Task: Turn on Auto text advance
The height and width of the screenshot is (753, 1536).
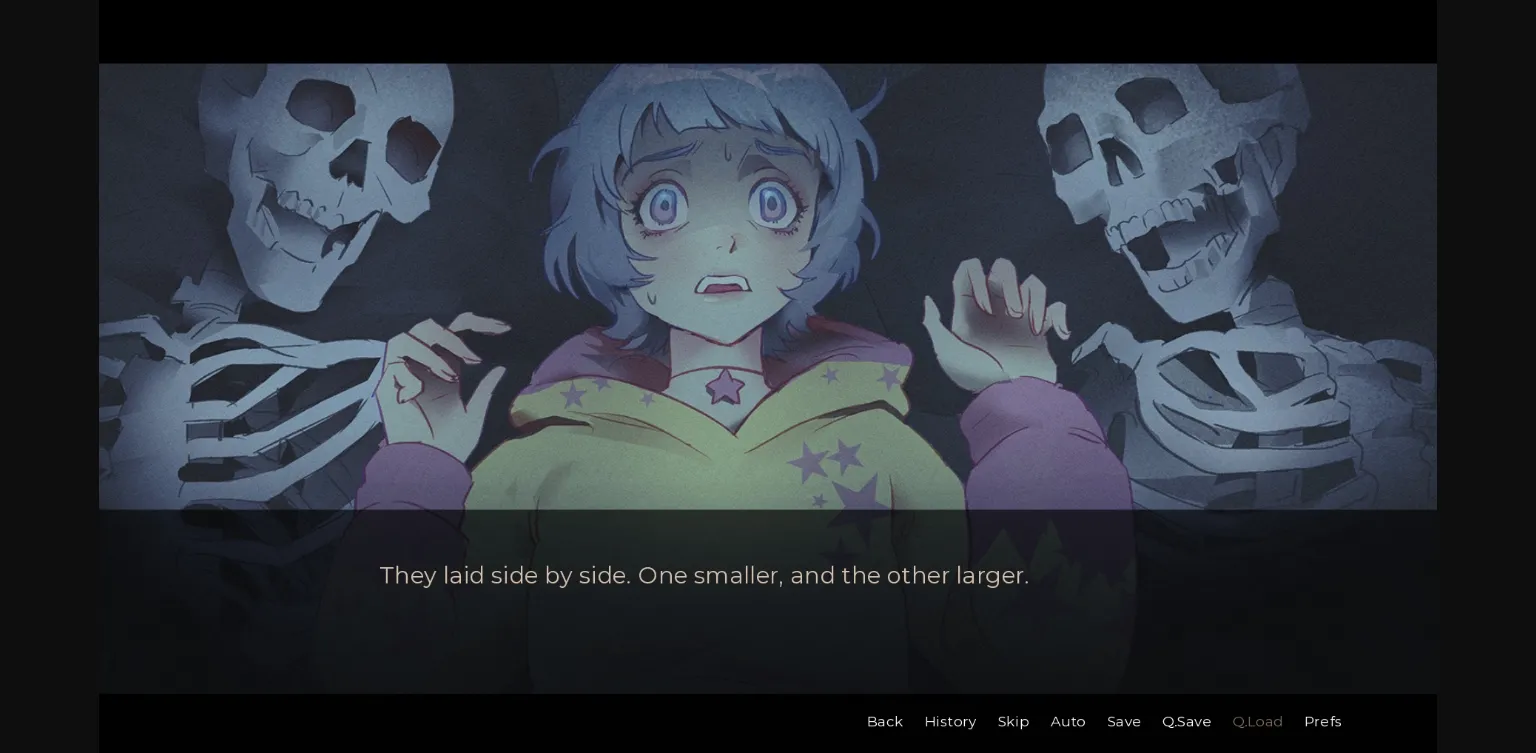Action: click(1068, 721)
